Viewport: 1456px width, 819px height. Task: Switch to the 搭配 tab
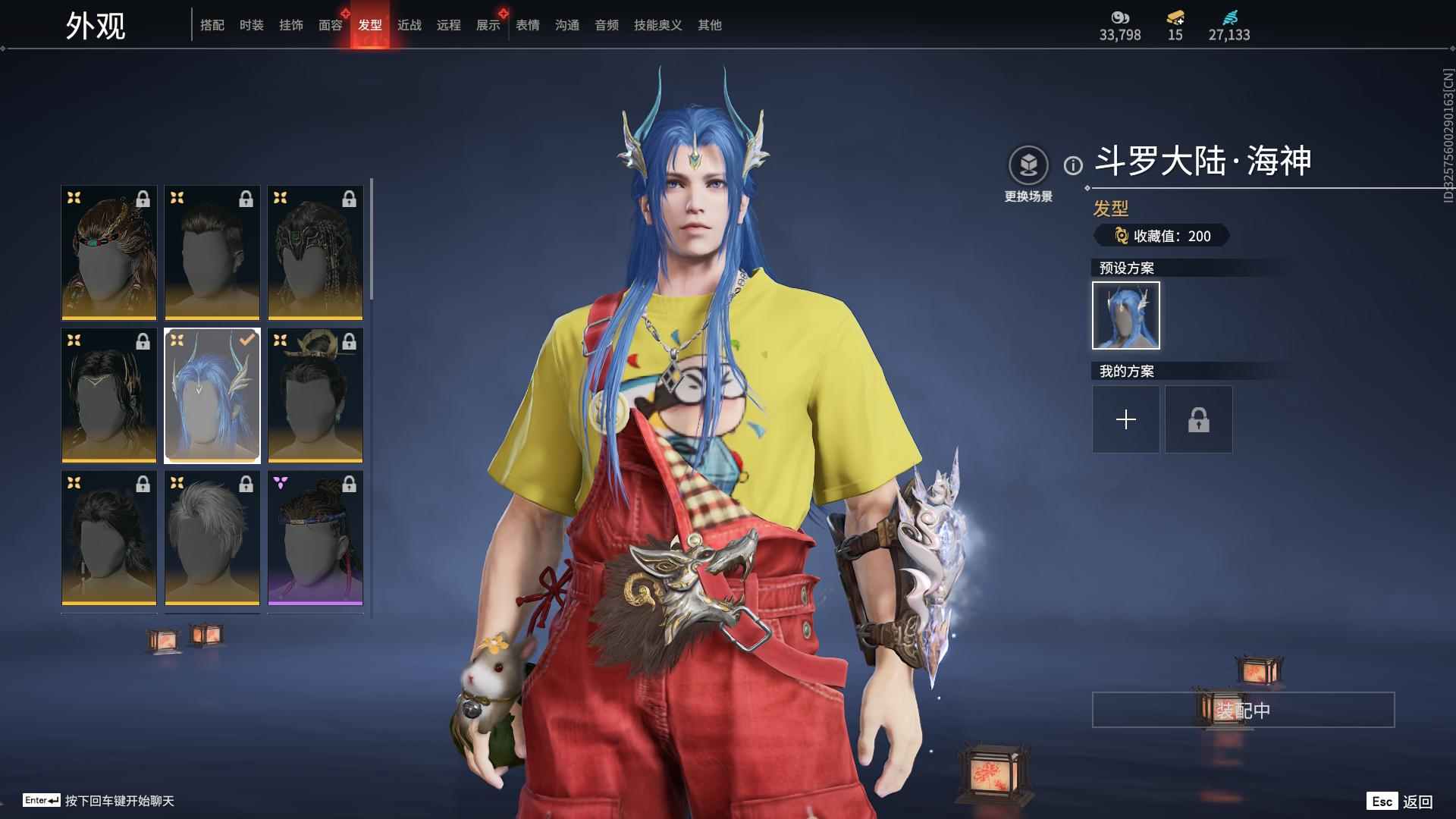coord(212,25)
